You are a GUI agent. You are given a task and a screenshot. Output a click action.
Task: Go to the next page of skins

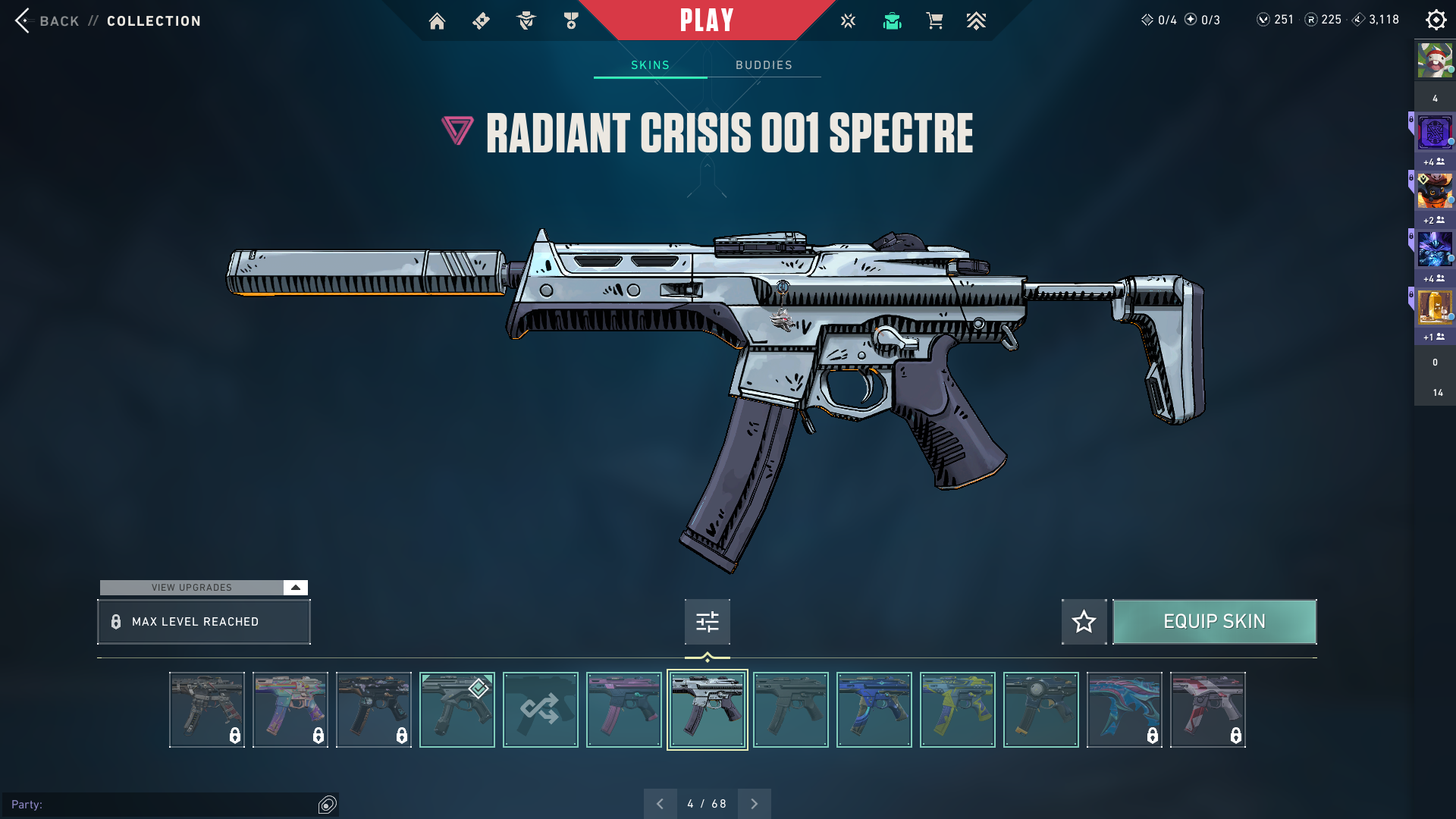[x=754, y=804]
